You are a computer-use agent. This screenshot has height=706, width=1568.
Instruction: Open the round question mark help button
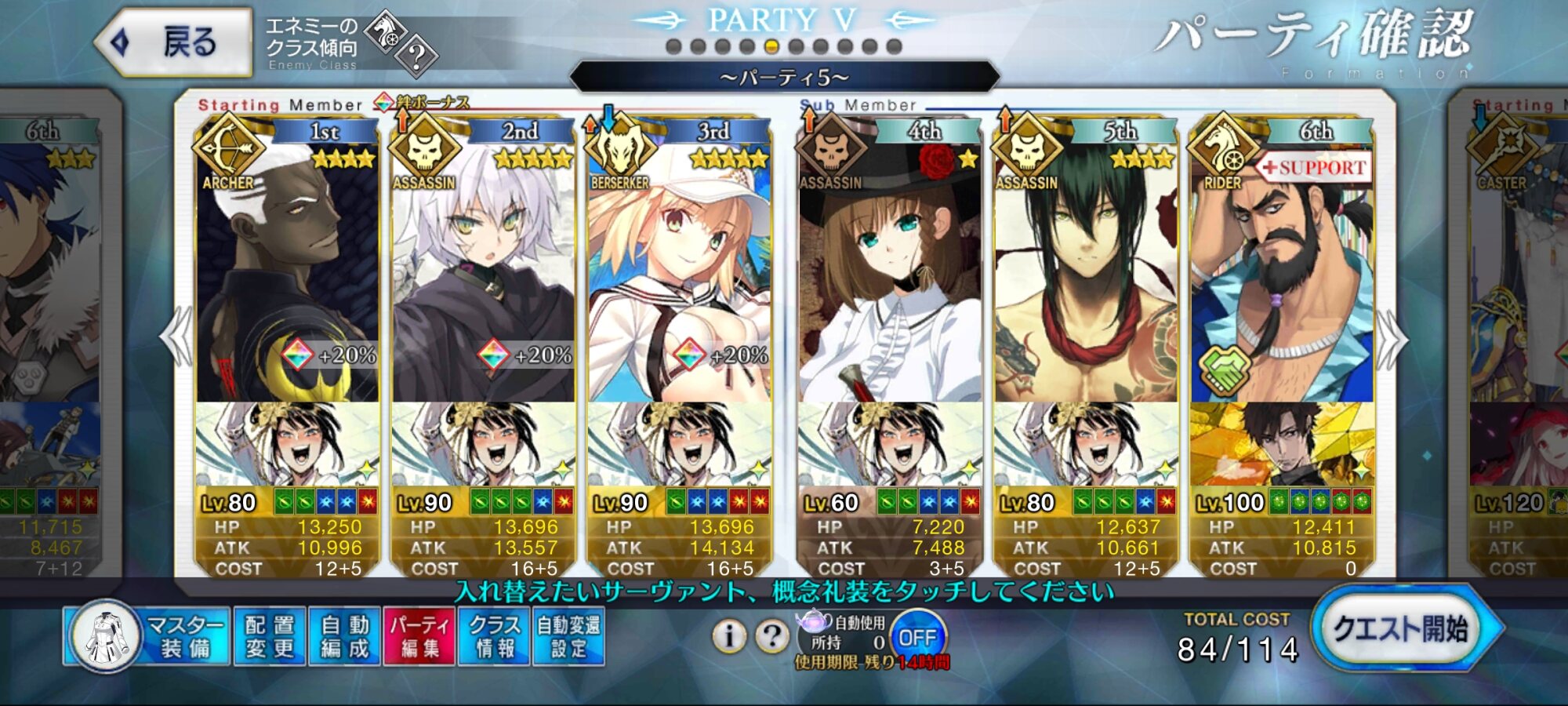point(772,636)
